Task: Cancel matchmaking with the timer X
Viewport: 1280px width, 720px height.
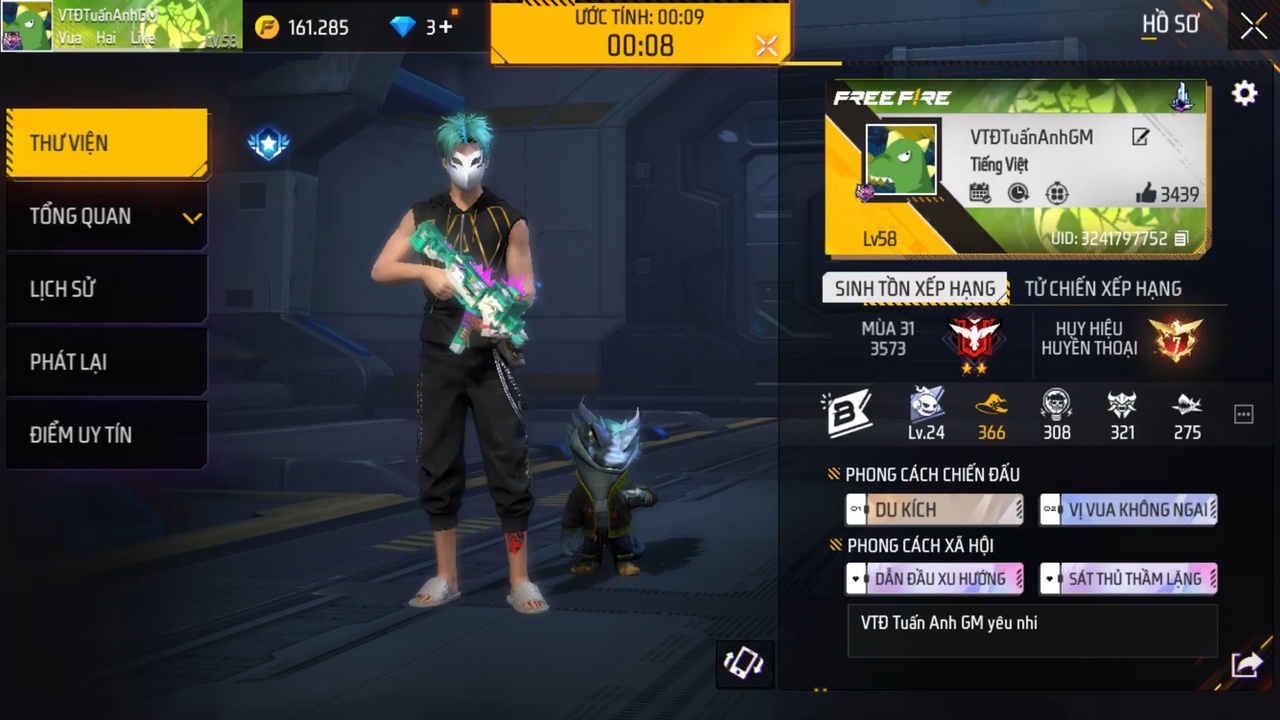Action: coord(767,46)
